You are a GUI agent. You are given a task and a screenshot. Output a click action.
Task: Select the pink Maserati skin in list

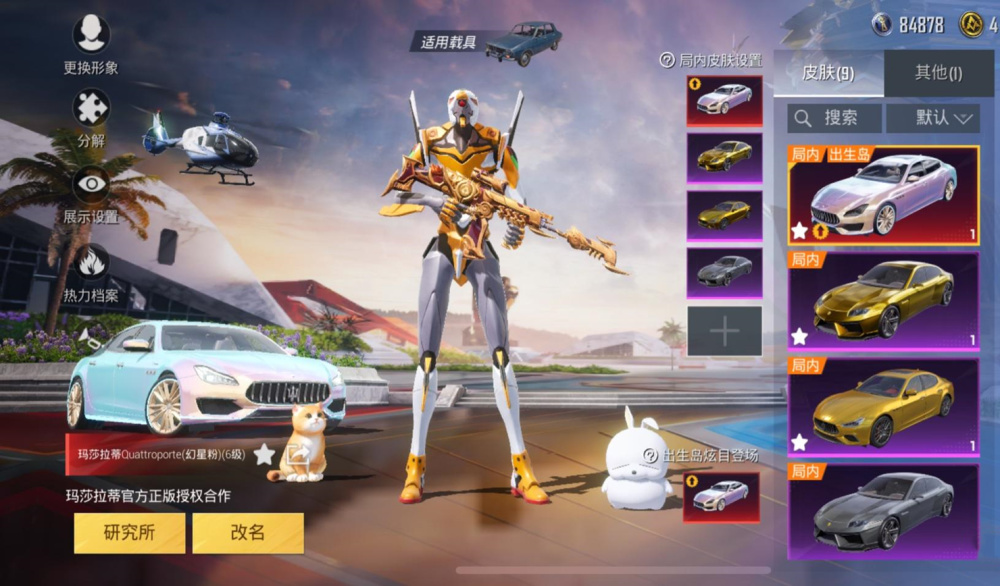click(x=883, y=196)
